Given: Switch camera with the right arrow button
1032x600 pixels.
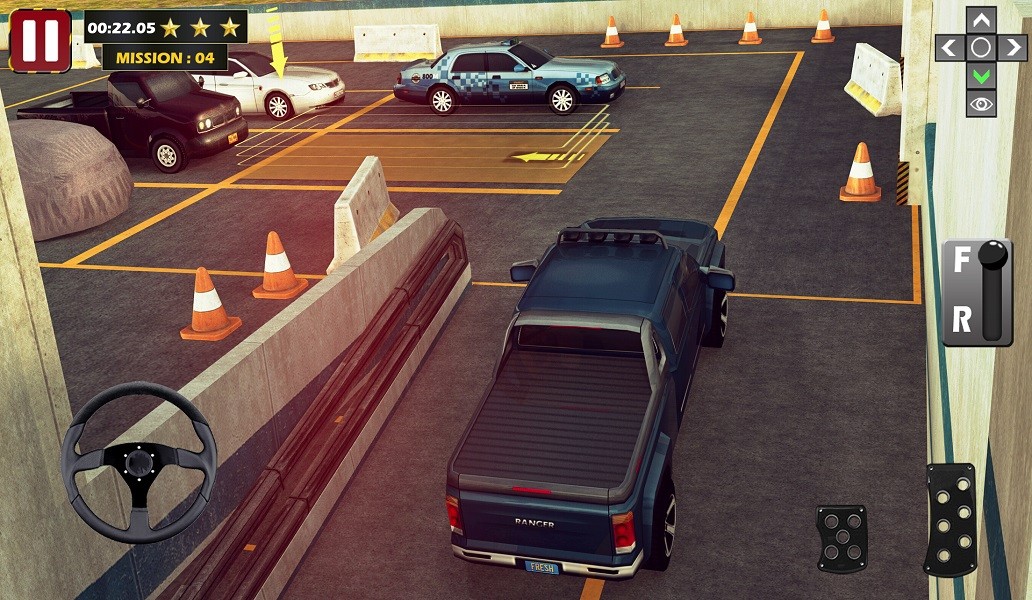Looking at the screenshot, I should [x=1012, y=47].
